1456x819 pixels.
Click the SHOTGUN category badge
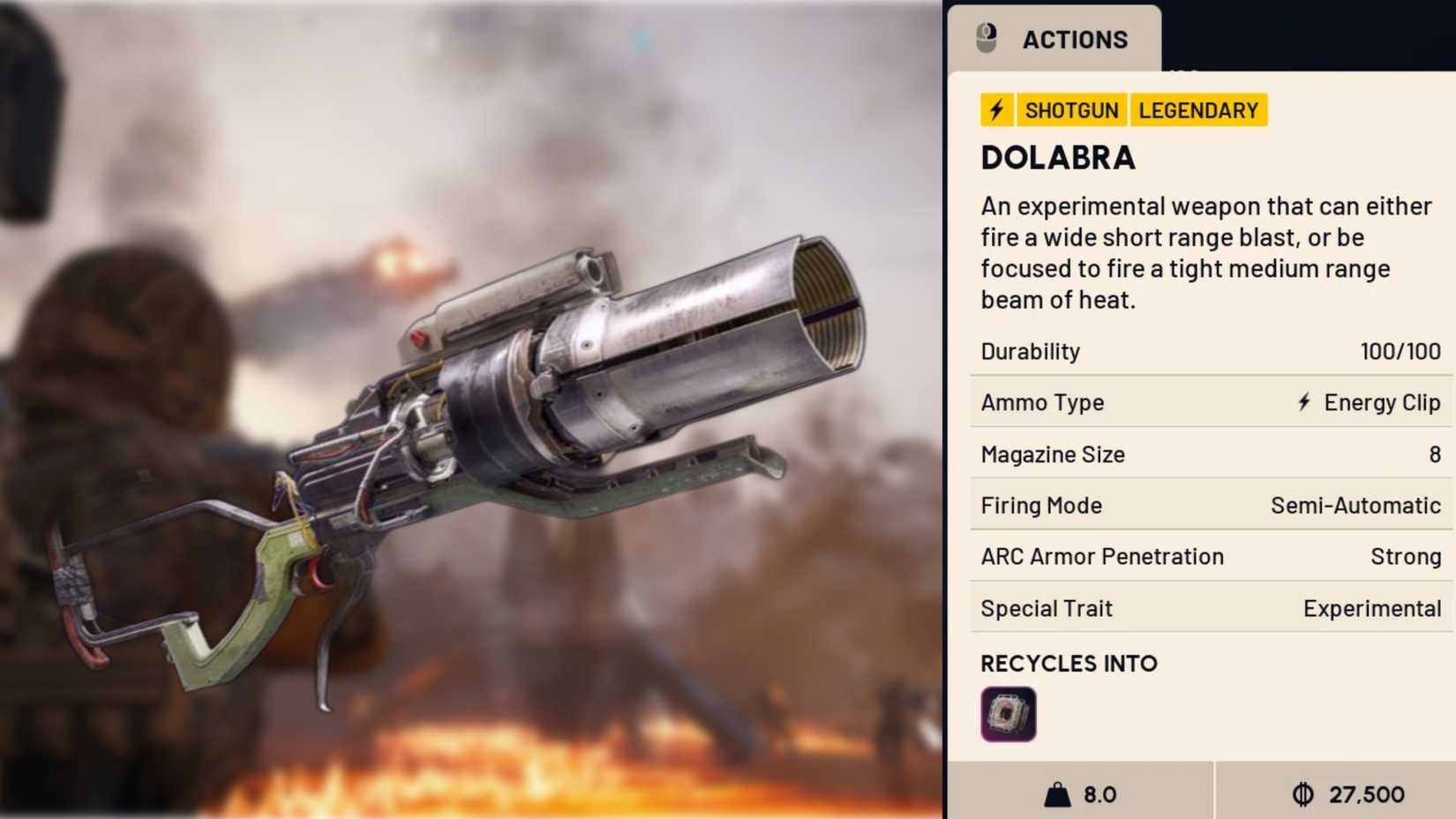click(x=1071, y=109)
